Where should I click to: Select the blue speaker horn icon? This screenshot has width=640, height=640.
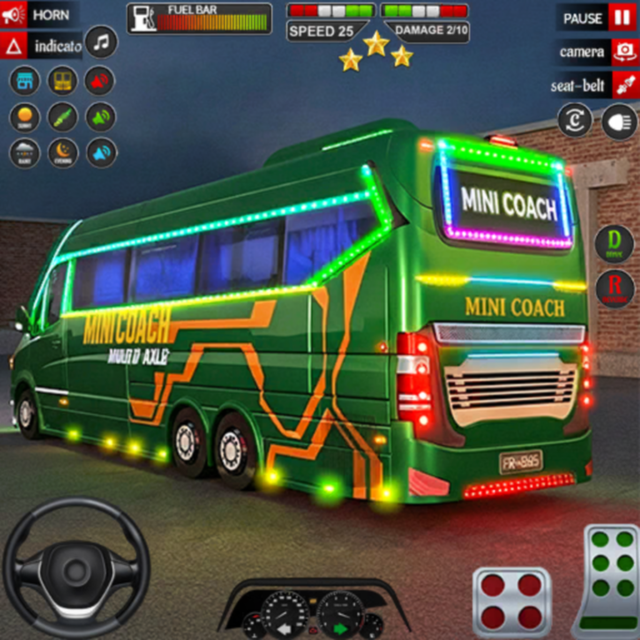pyautogui.click(x=100, y=153)
